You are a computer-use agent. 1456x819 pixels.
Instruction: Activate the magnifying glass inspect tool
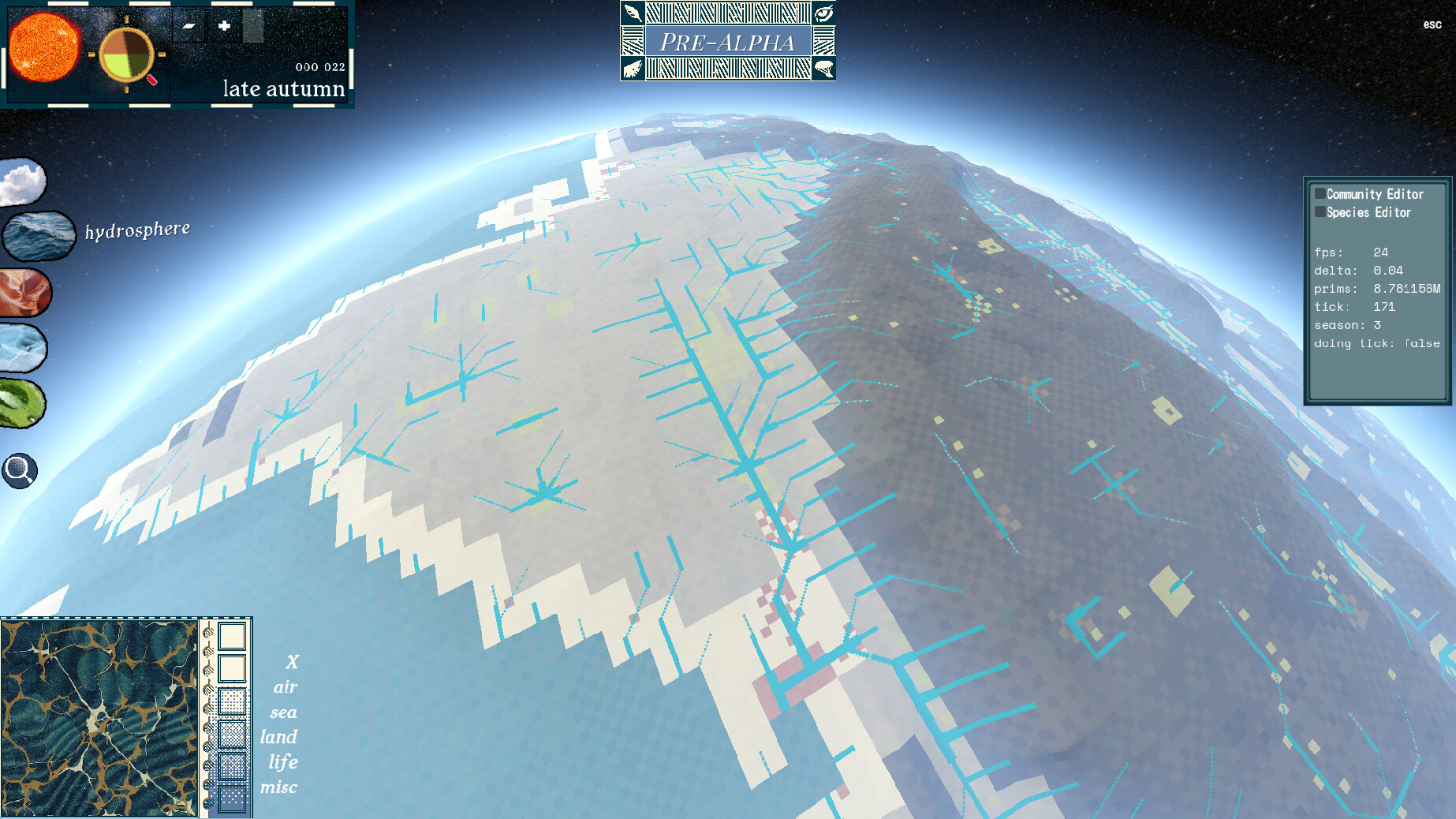click(21, 471)
